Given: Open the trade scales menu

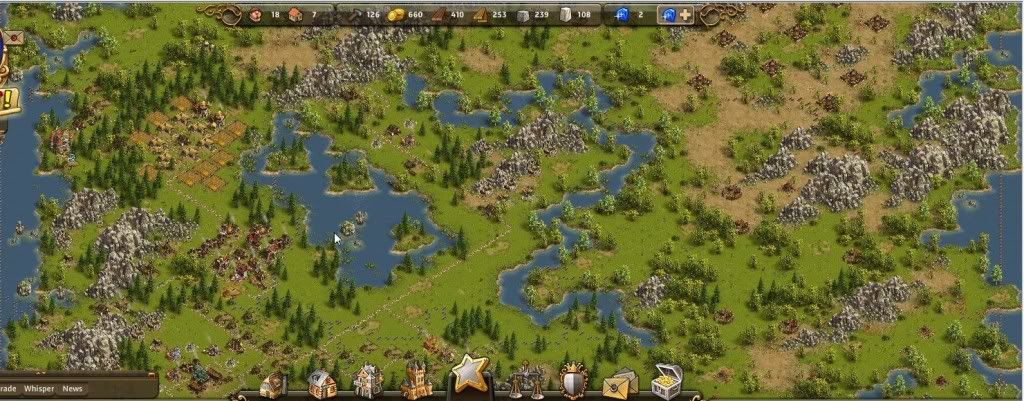Looking at the screenshot, I should [x=526, y=381].
